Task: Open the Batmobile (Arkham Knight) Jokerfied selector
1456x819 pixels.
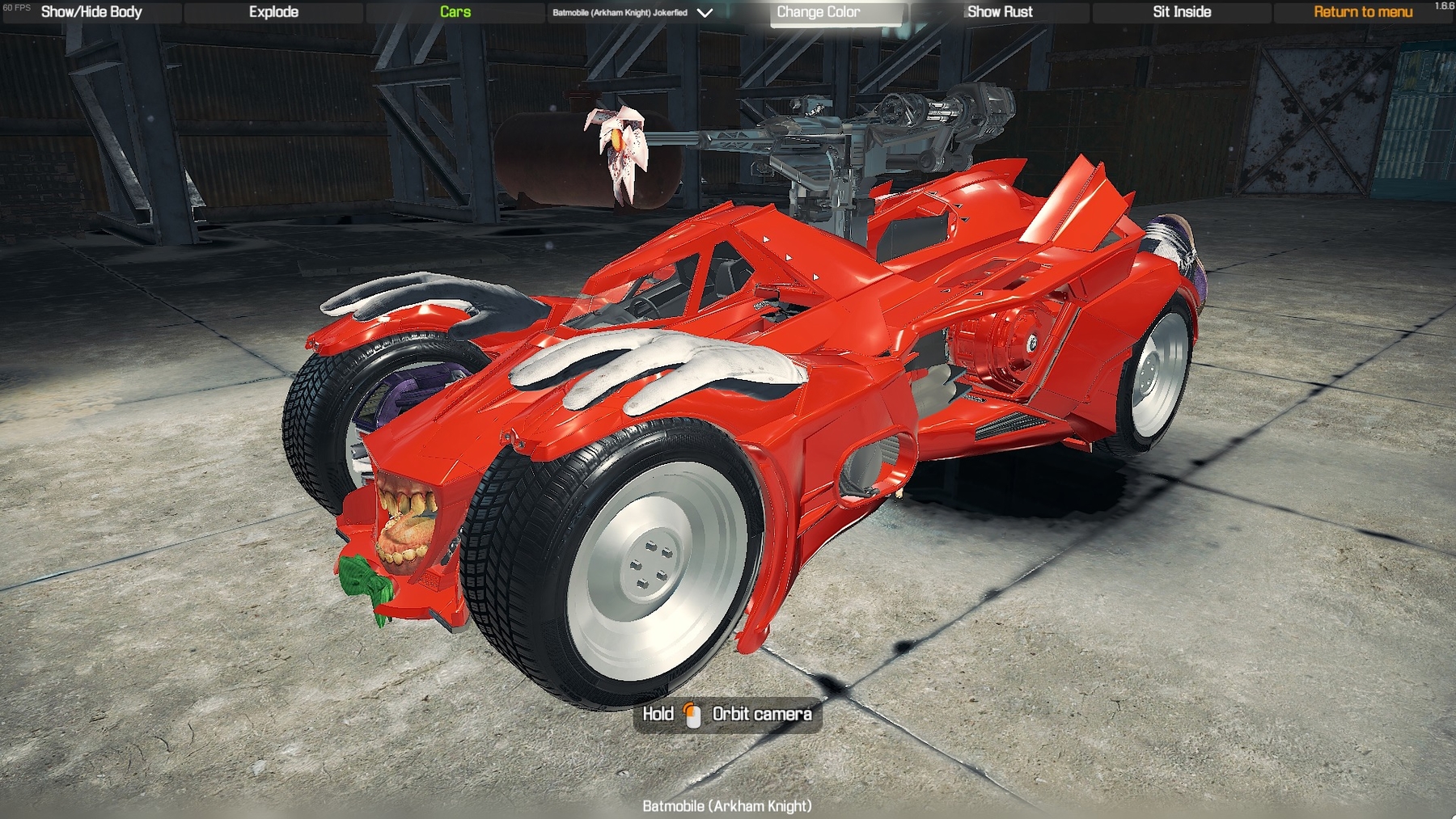Action: coord(619,13)
